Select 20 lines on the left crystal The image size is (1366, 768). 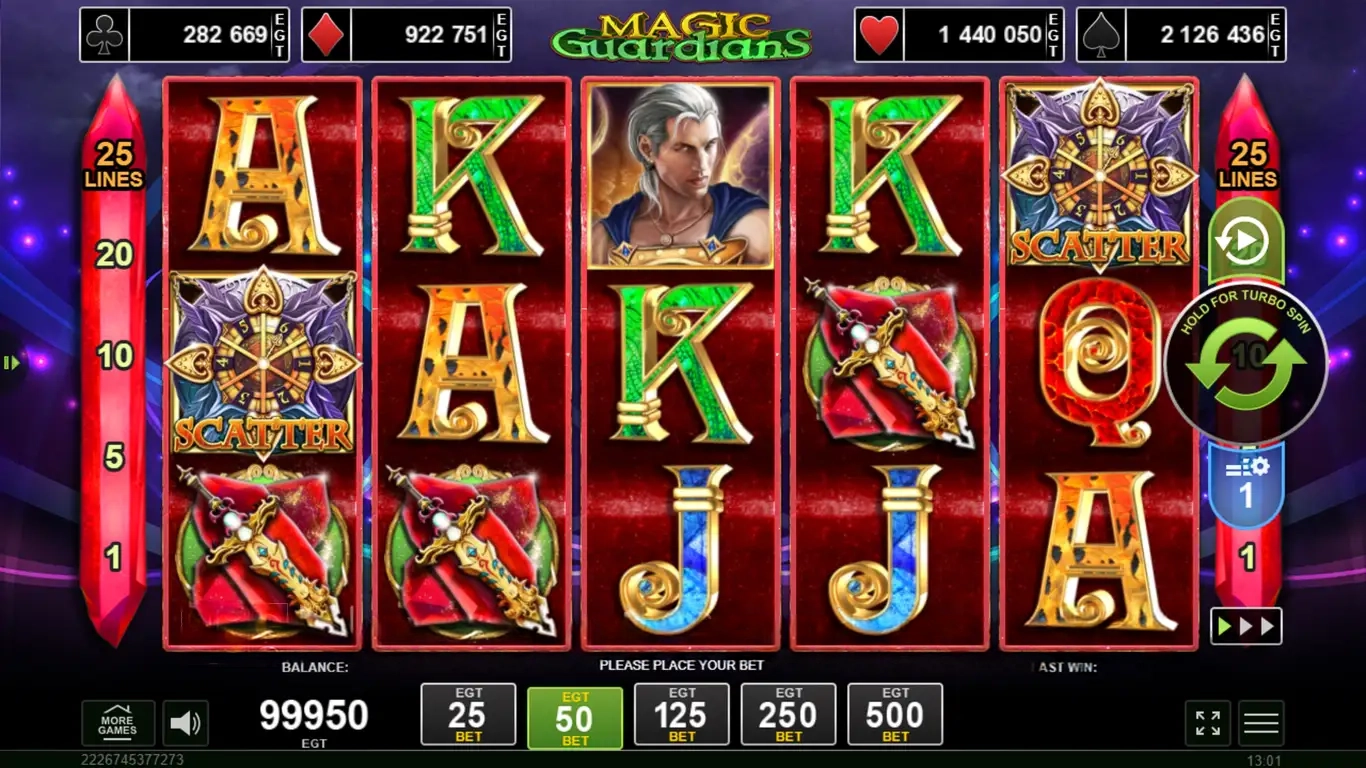pyautogui.click(x=114, y=255)
